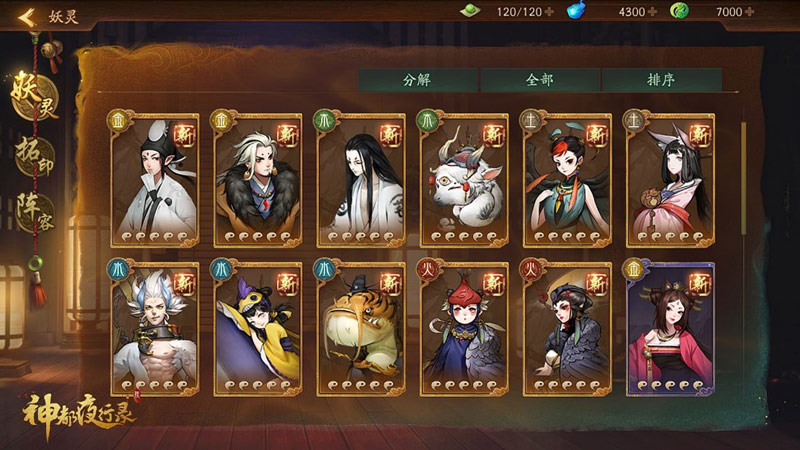Select the scholar in white robe card
800x450 pixels.
(154, 180)
